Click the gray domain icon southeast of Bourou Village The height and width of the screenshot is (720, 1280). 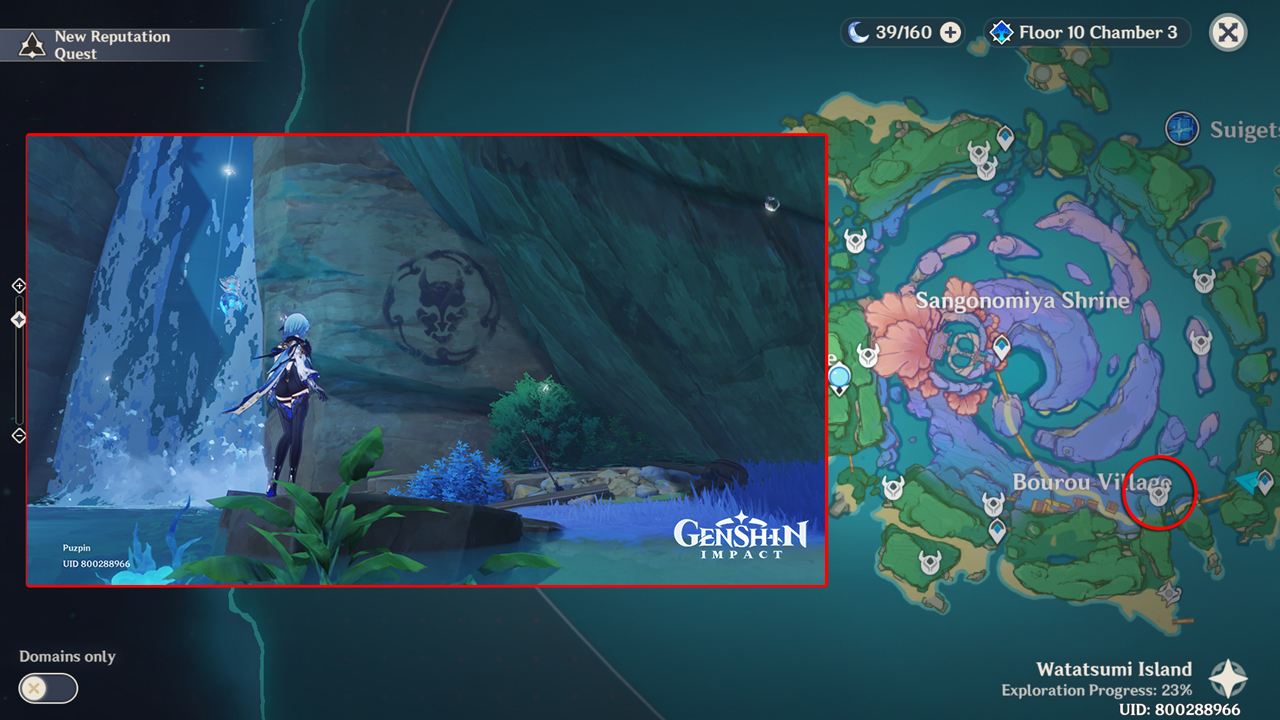tap(1169, 594)
